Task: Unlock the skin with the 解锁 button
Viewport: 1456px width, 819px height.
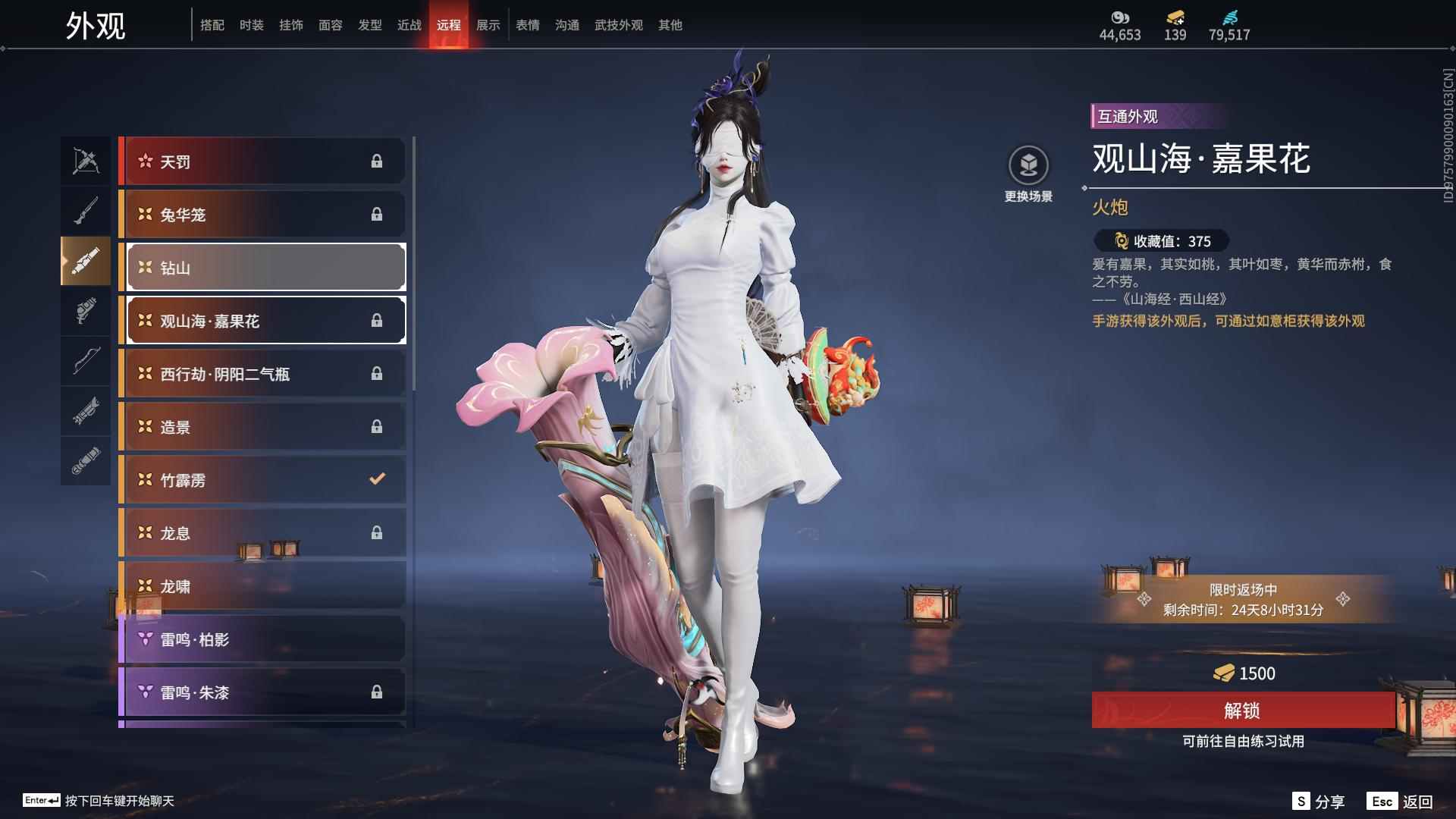Action: (1242, 711)
